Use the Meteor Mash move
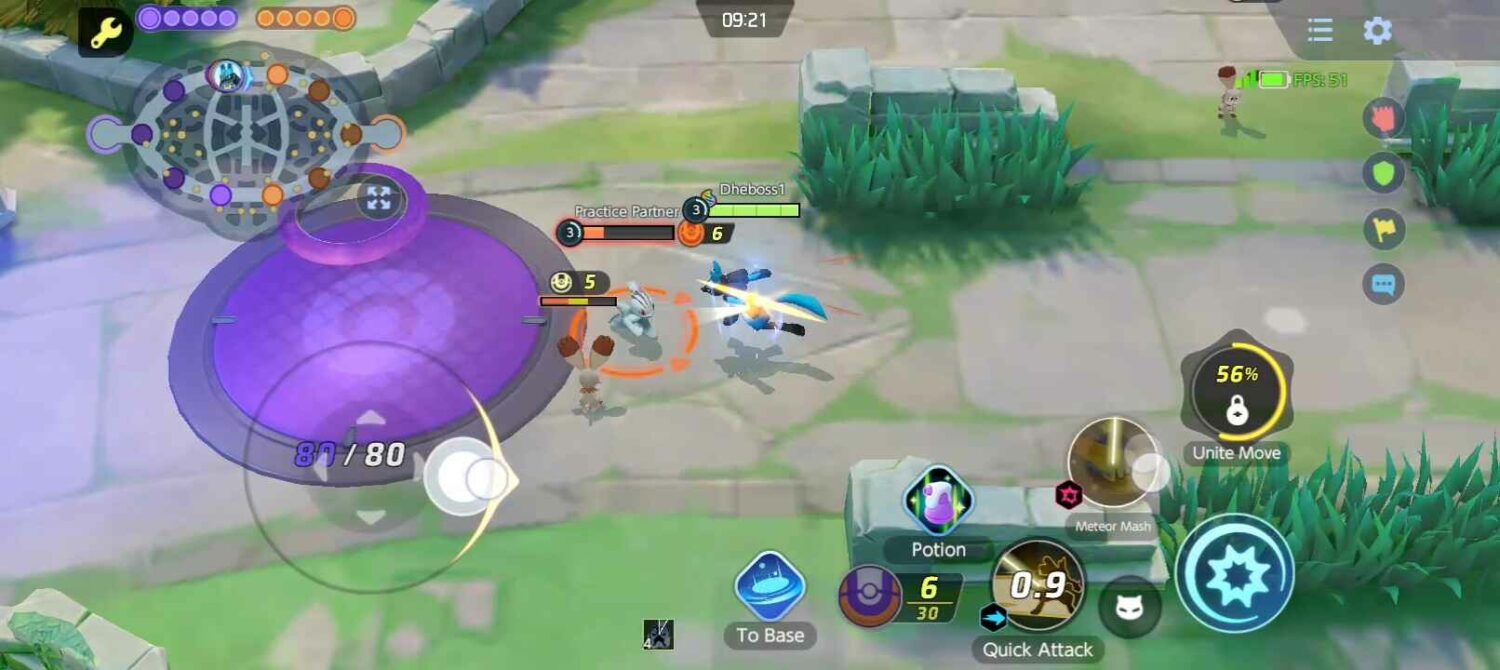The width and height of the screenshot is (1500, 670). (1112, 464)
